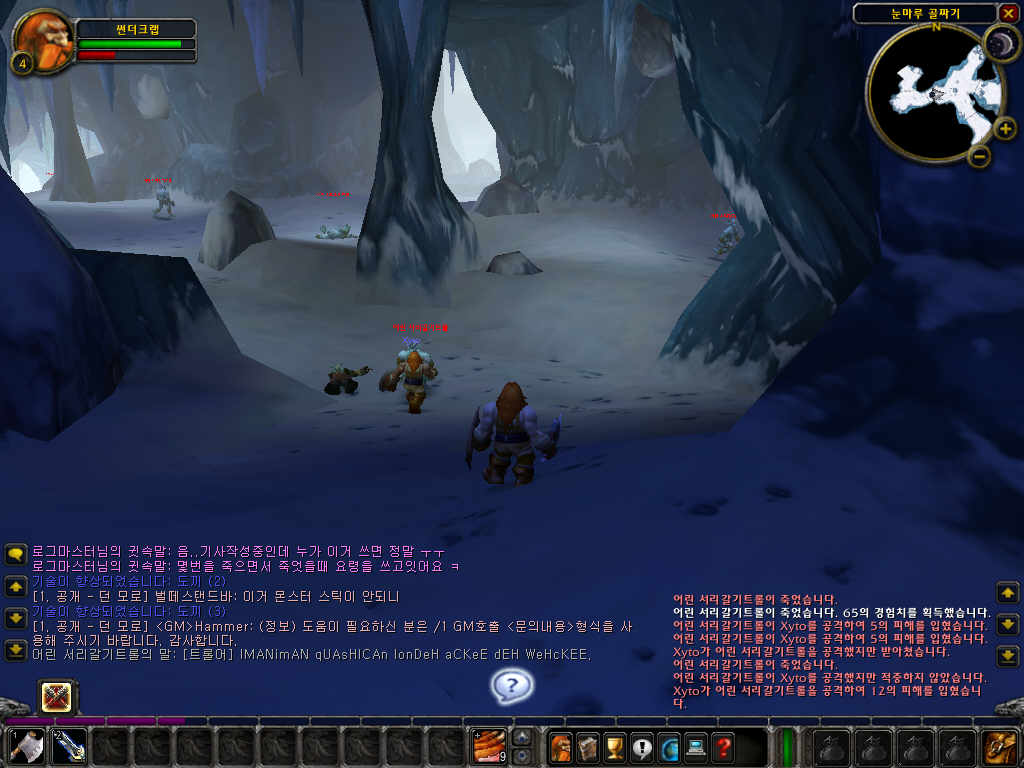Open the spellbook micro button
1024x768 pixels.
(x=588, y=746)
